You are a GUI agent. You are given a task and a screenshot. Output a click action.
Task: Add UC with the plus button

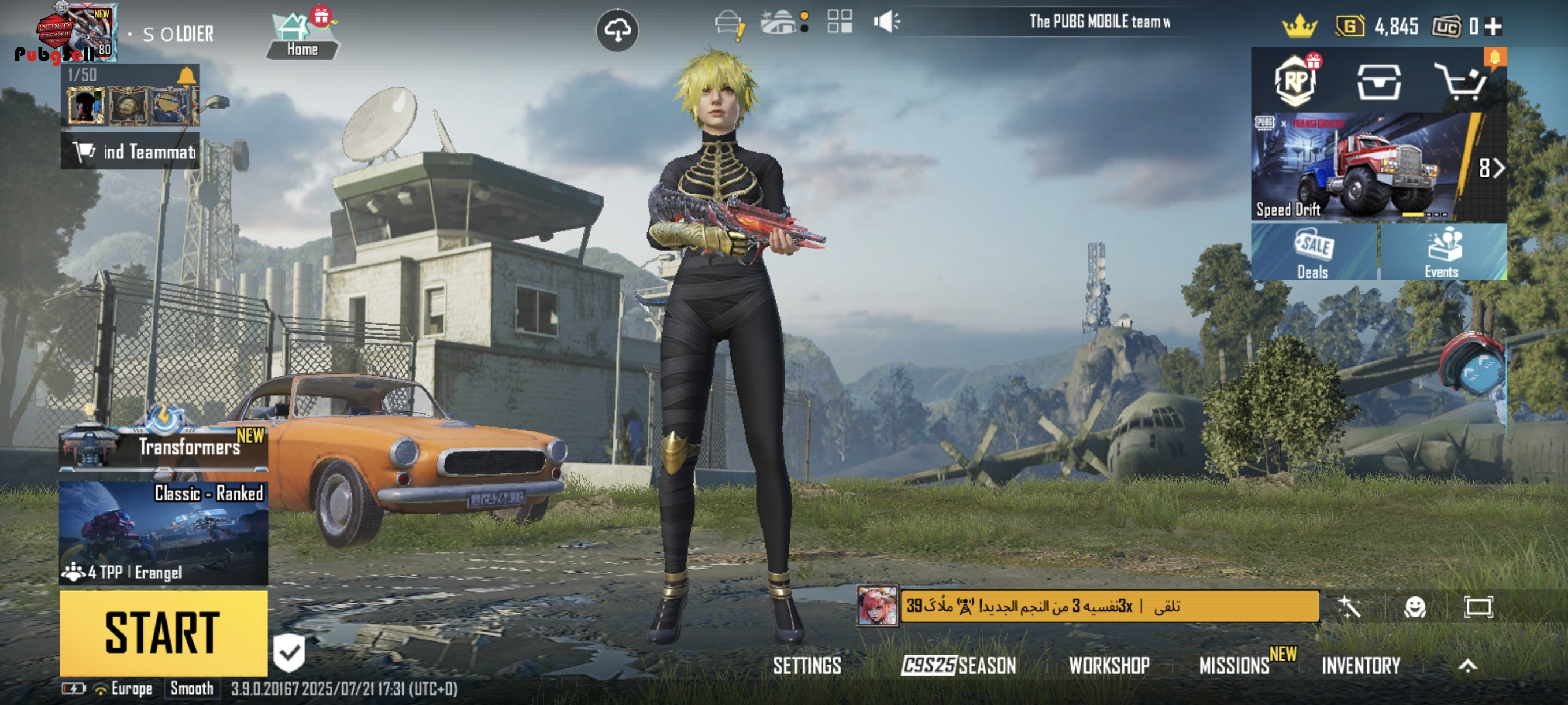point(1492,27)
